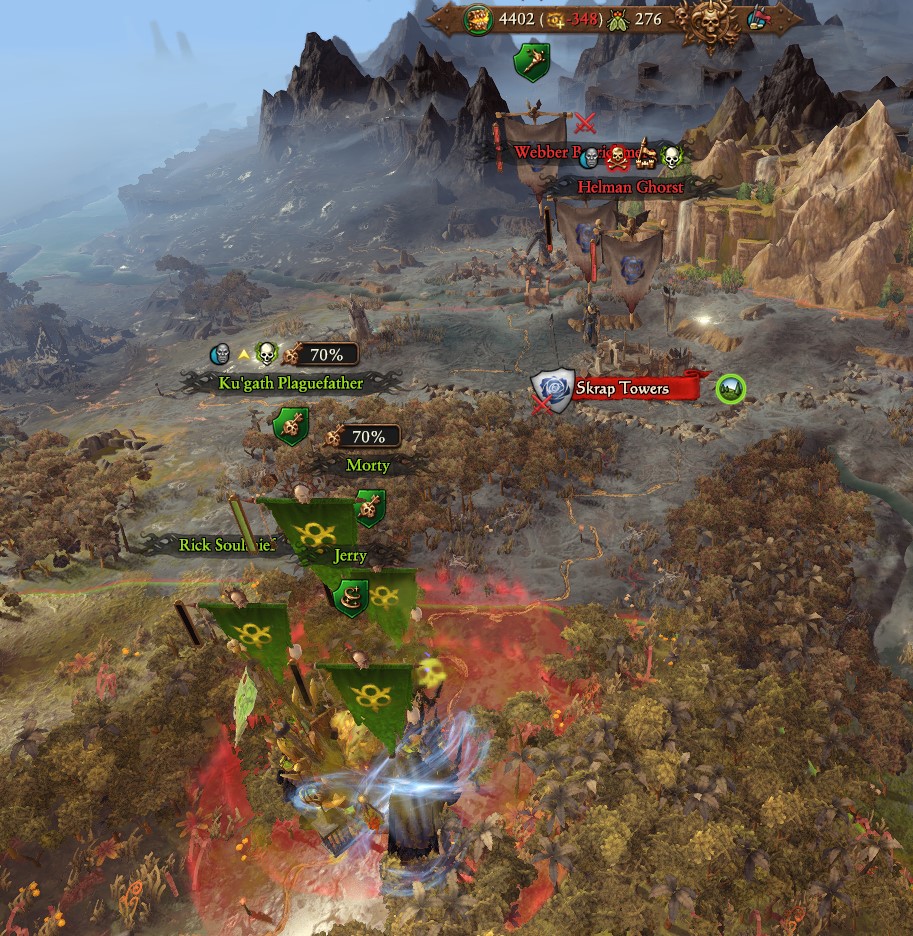Viewport: 913px width, 936px height.
Task: Select the Skrap Towers settlement label
Action: [622, 389]
